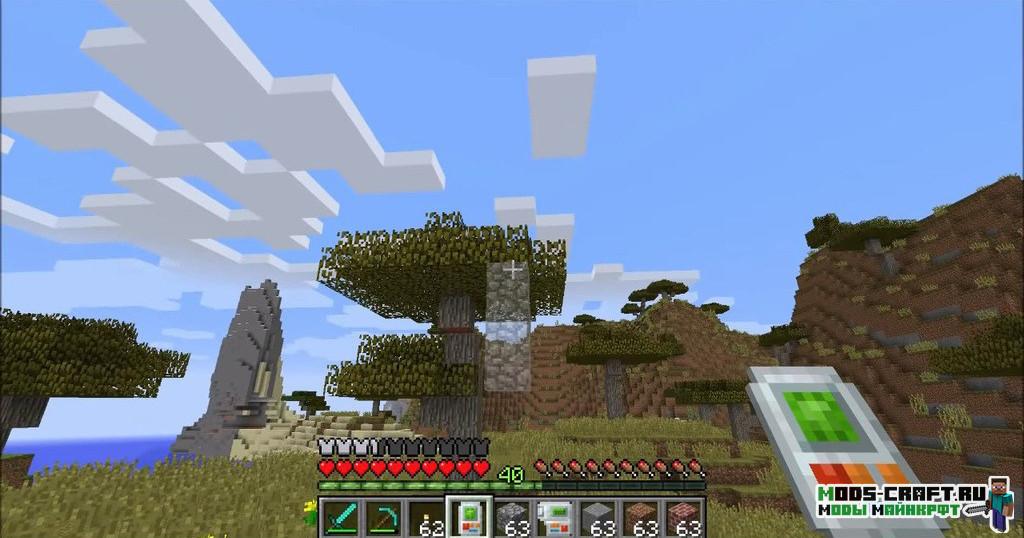Select the highlighted handheld device with square green screen
1024x538 pixels.
[x=468, y=517]
